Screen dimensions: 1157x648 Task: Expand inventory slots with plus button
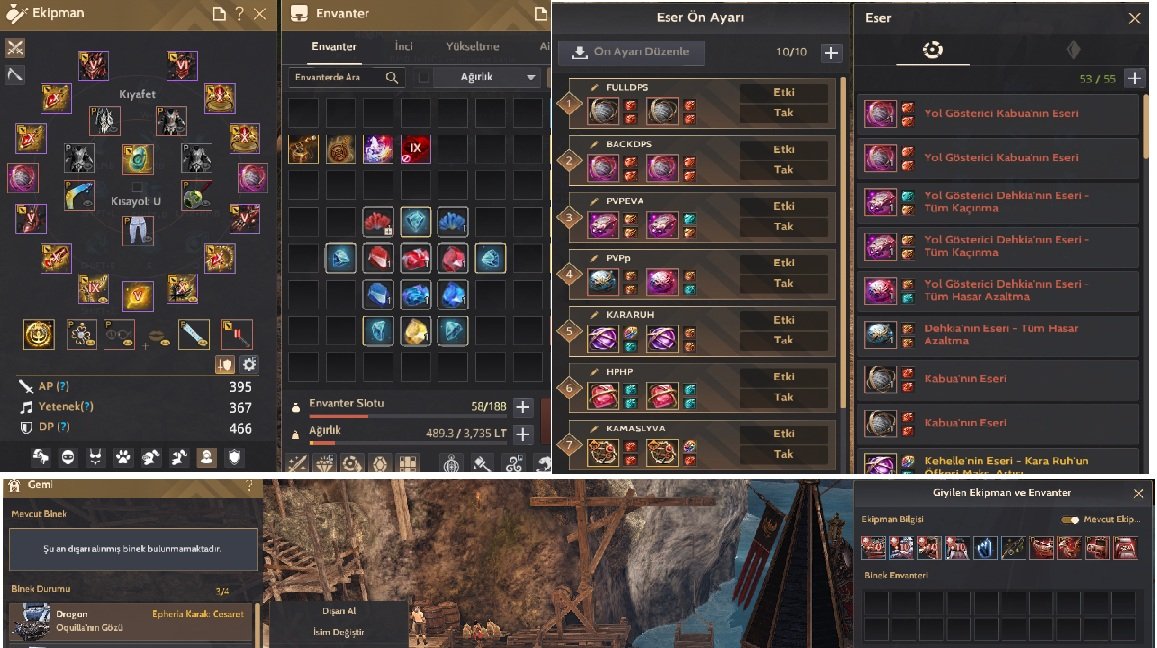pos(522,407)
